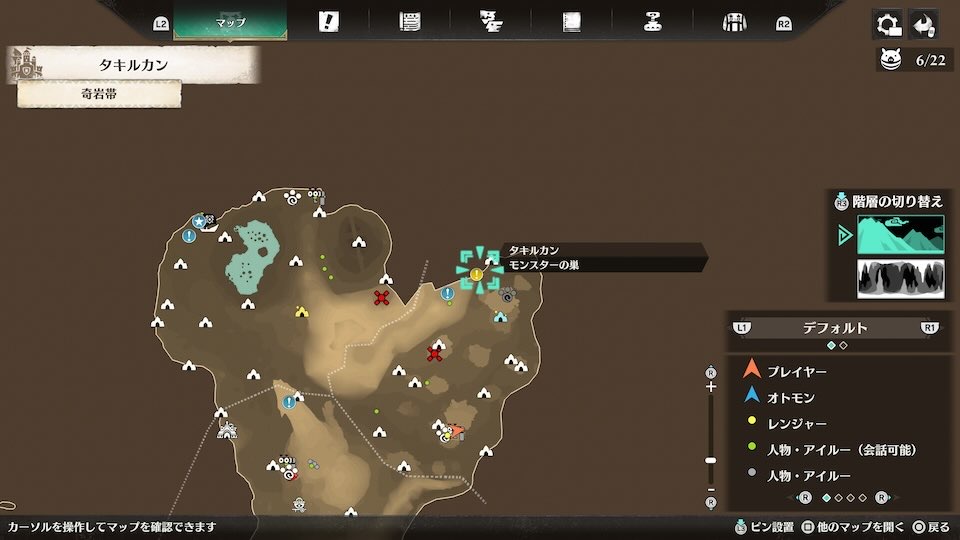Select the yellow tent camp marker
This screenshot has width=960, height=540.
[302, 311]
